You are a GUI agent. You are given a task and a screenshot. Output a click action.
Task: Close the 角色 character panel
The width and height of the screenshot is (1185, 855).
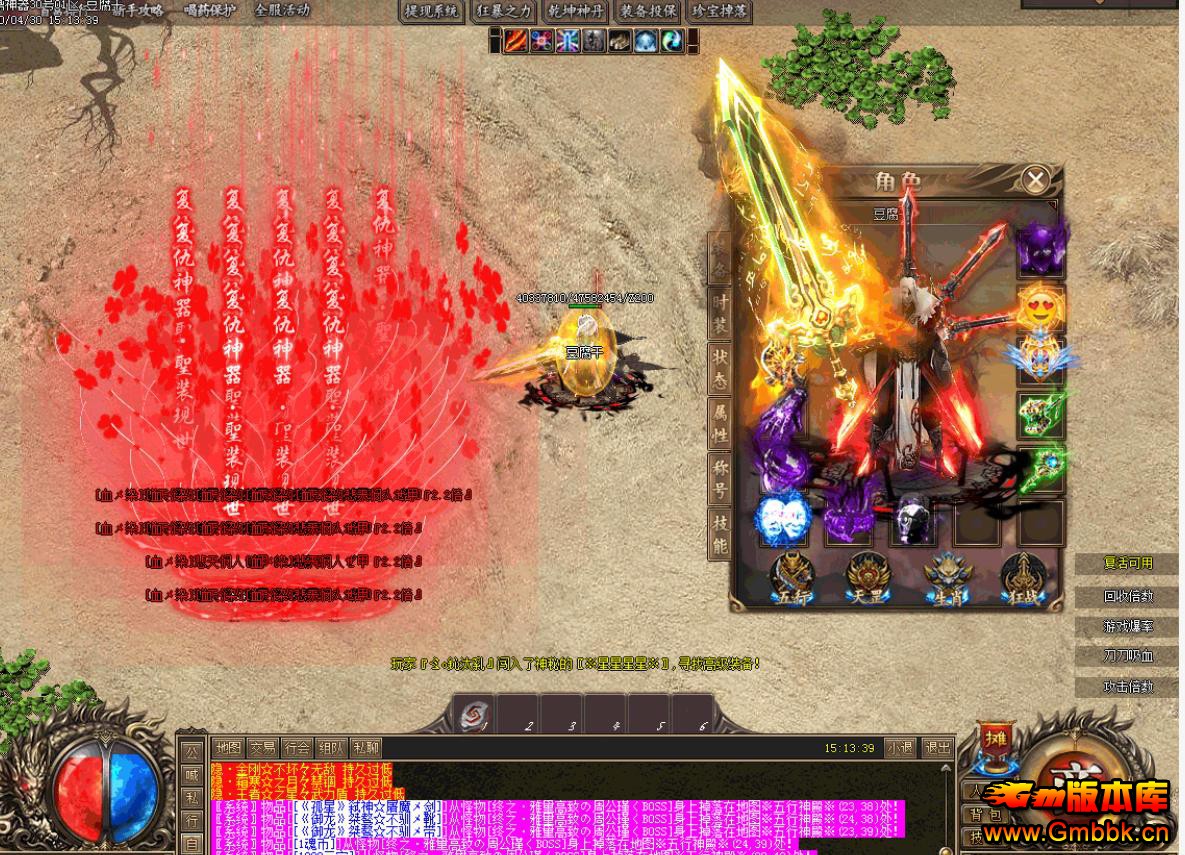(1036, 180)
